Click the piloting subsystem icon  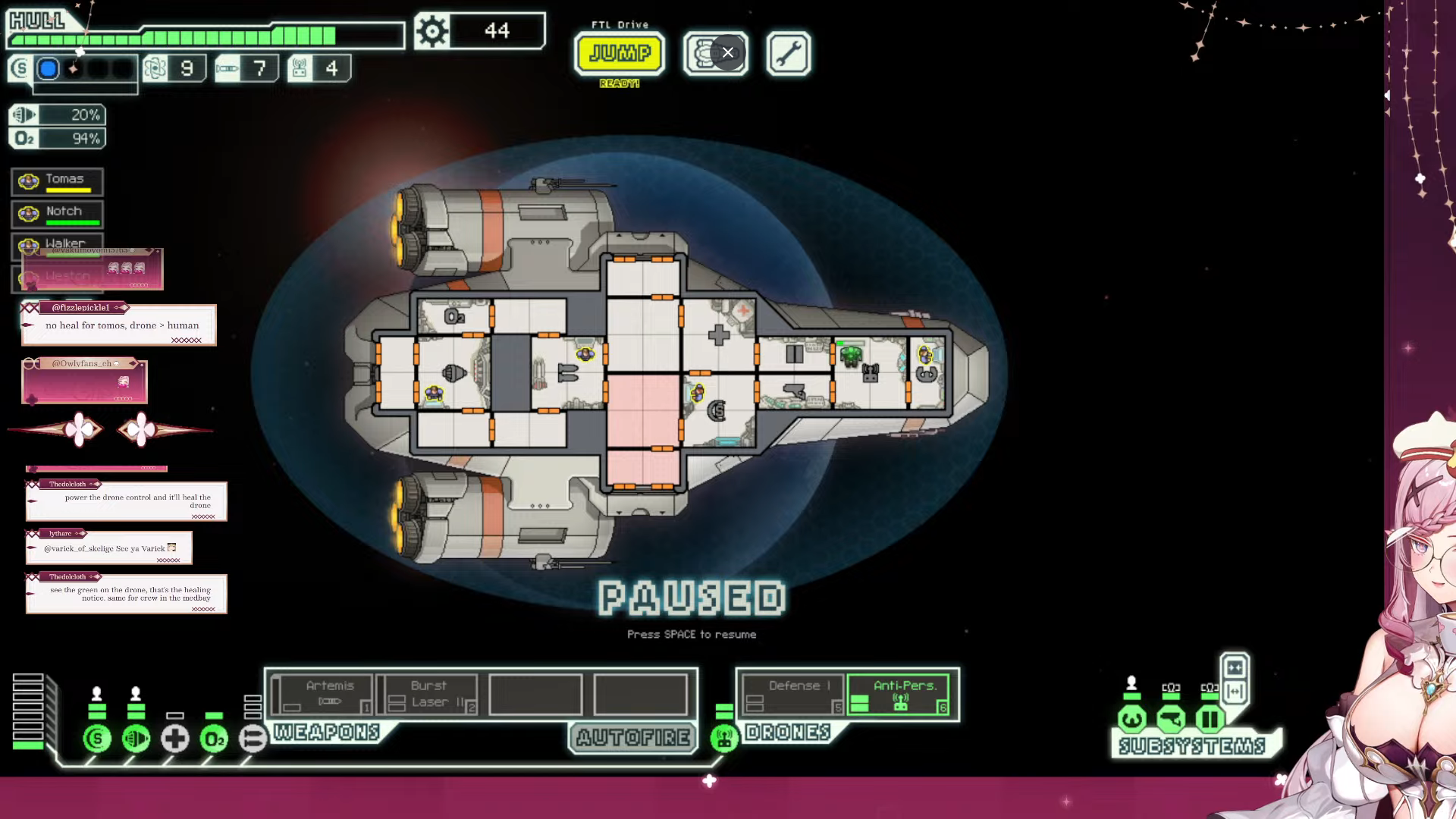[x=1132, y=718]
